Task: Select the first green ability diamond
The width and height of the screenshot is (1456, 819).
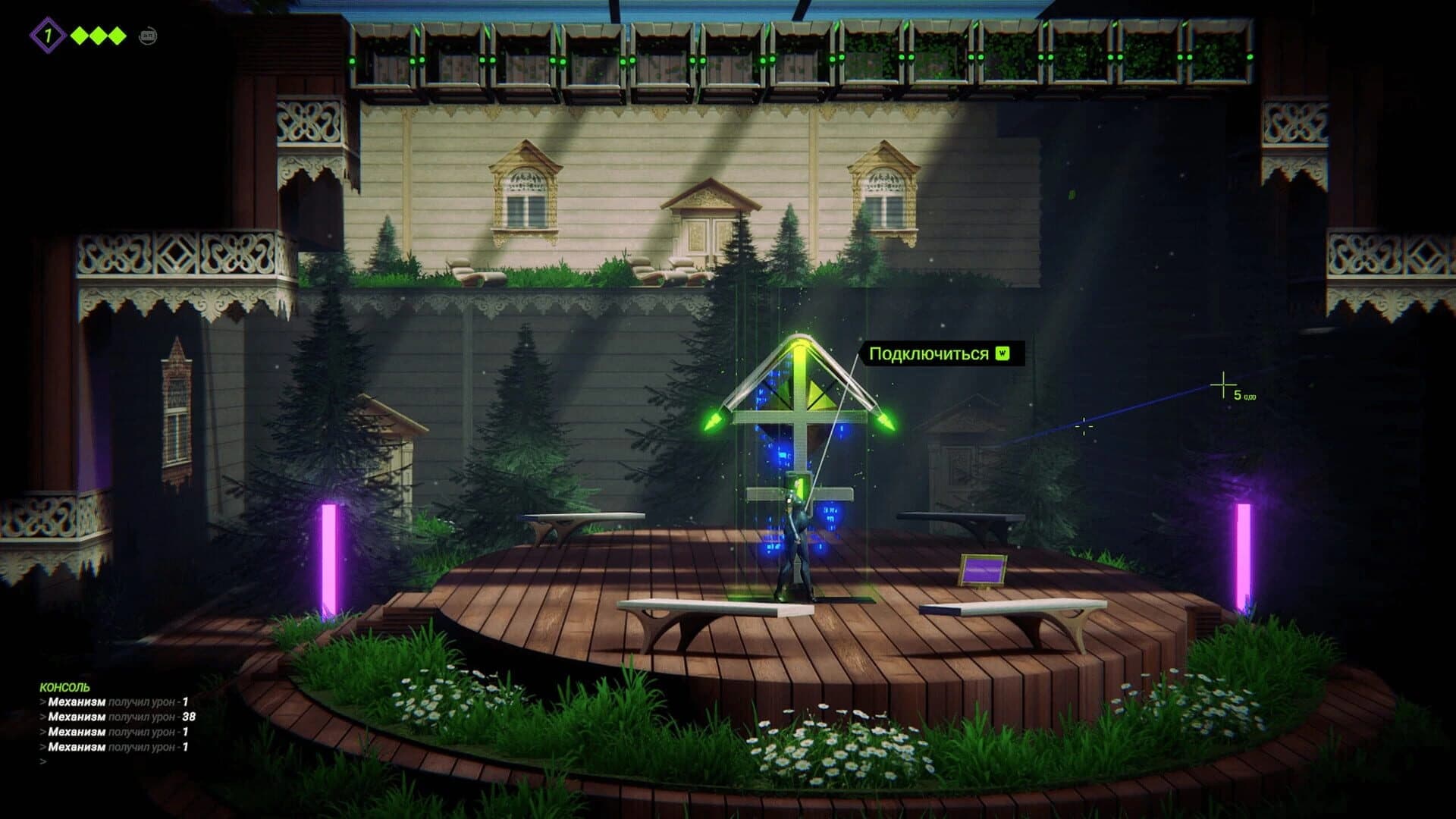Action: 79,36
